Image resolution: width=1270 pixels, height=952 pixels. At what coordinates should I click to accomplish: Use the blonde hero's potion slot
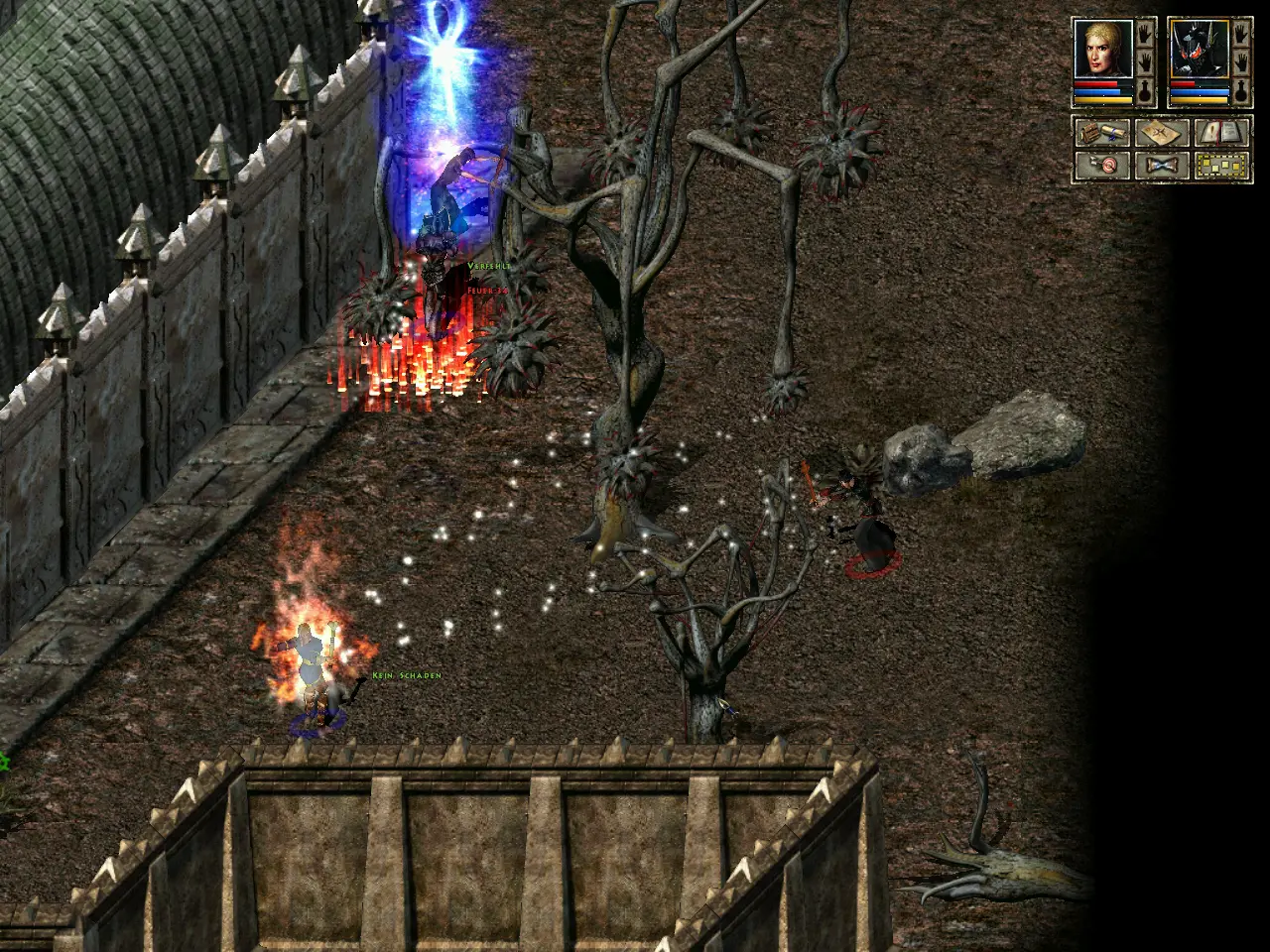click(1145, 92)
